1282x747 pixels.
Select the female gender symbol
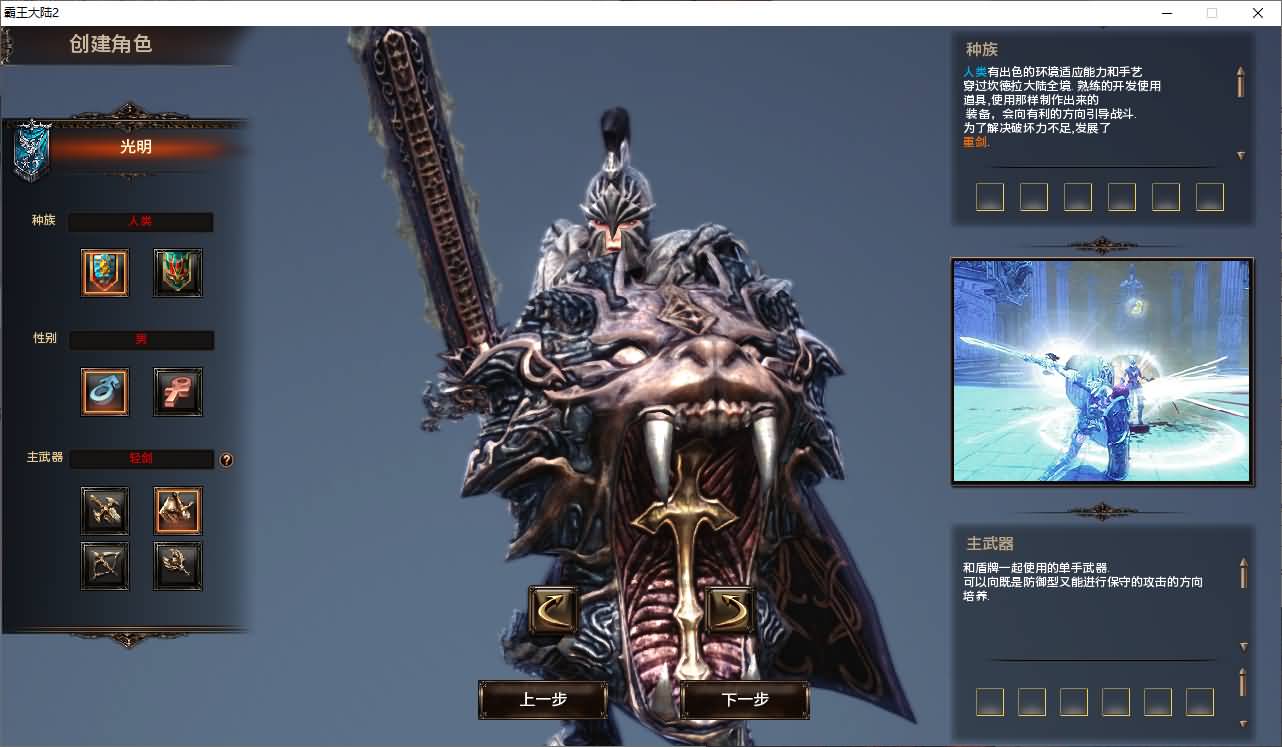coord(177,391)
